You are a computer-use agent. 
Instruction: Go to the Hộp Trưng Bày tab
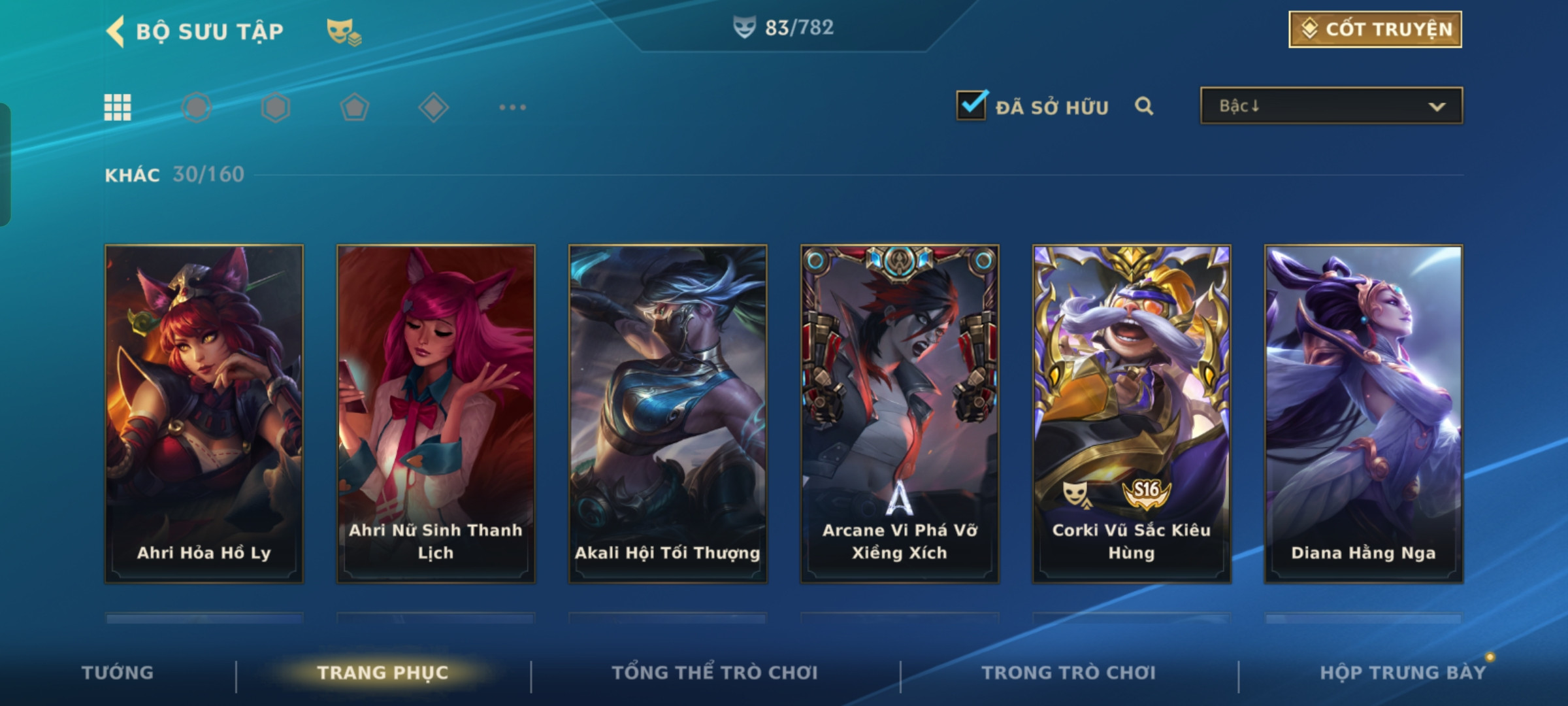[1403, 673]
